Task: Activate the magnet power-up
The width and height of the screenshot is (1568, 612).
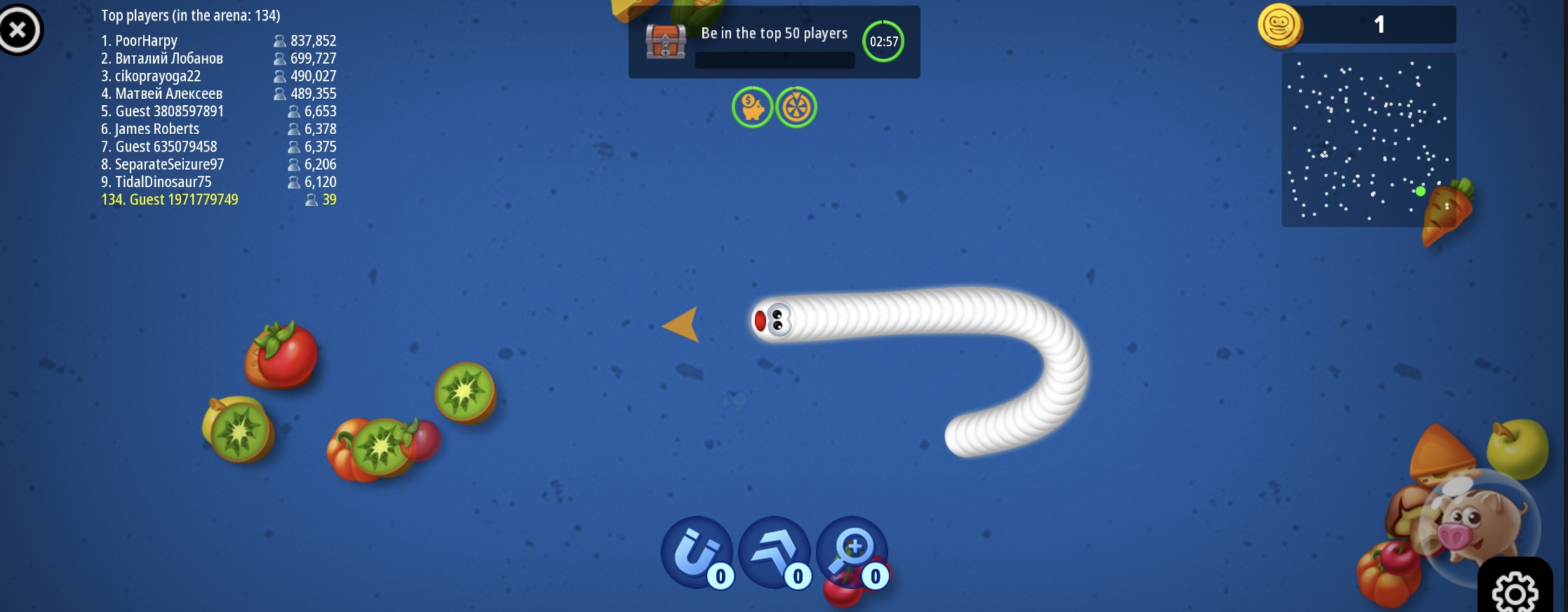Action: click(696, 552)
